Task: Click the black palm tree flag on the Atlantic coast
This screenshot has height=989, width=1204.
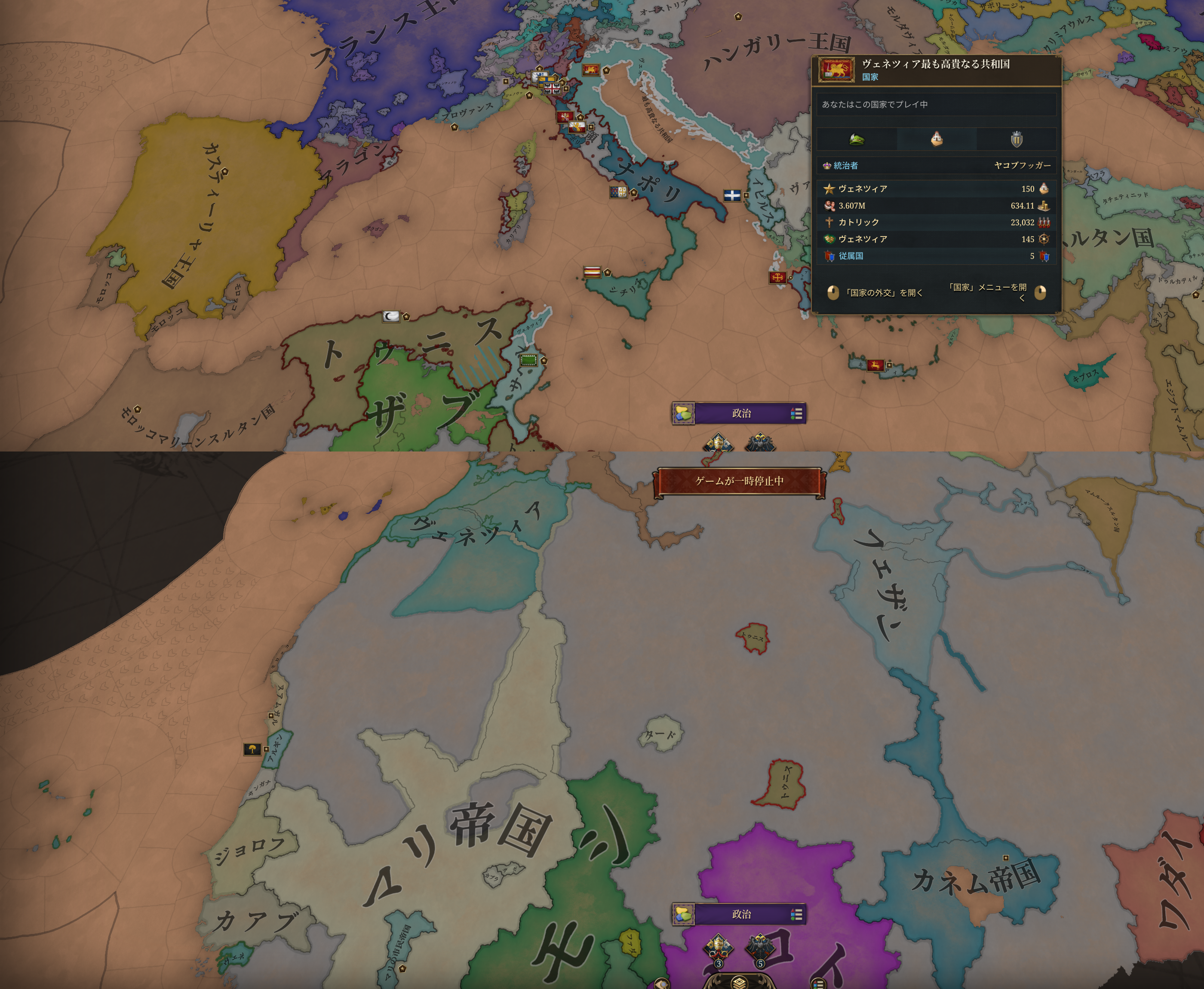Action: [252, 749]
